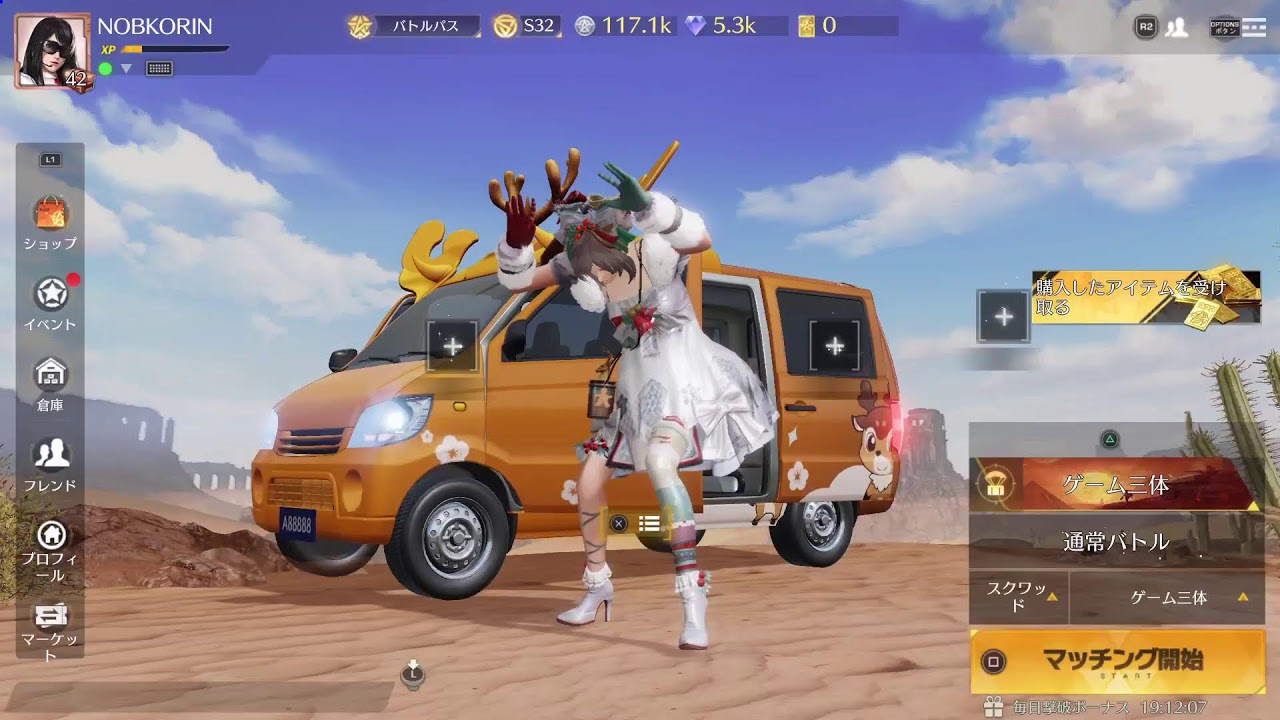
Task: Open the 倉庫 warehouse menu
Action: (50, 382)
